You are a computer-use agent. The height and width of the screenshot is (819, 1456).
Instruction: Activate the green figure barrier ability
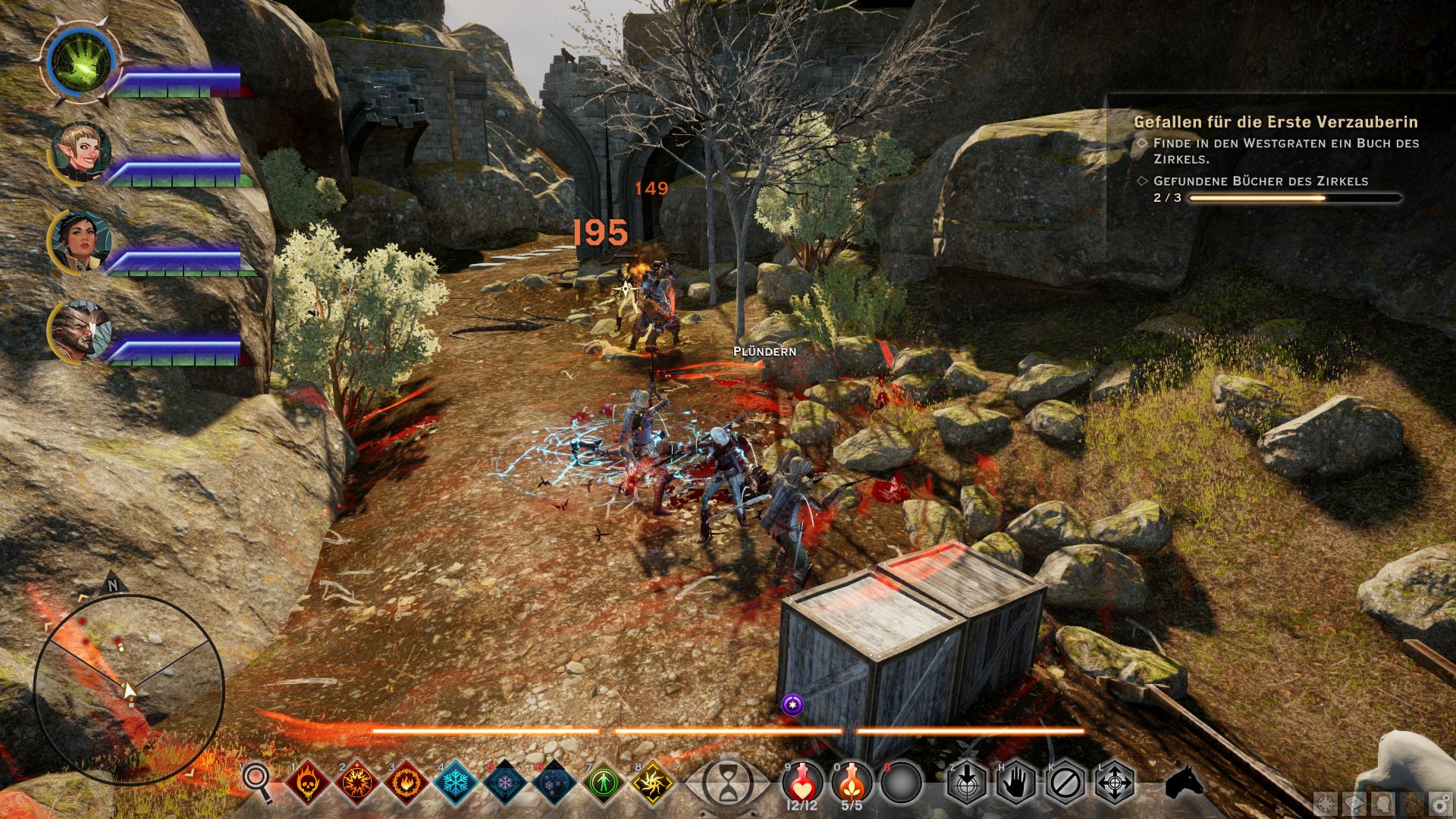[603, 782]
